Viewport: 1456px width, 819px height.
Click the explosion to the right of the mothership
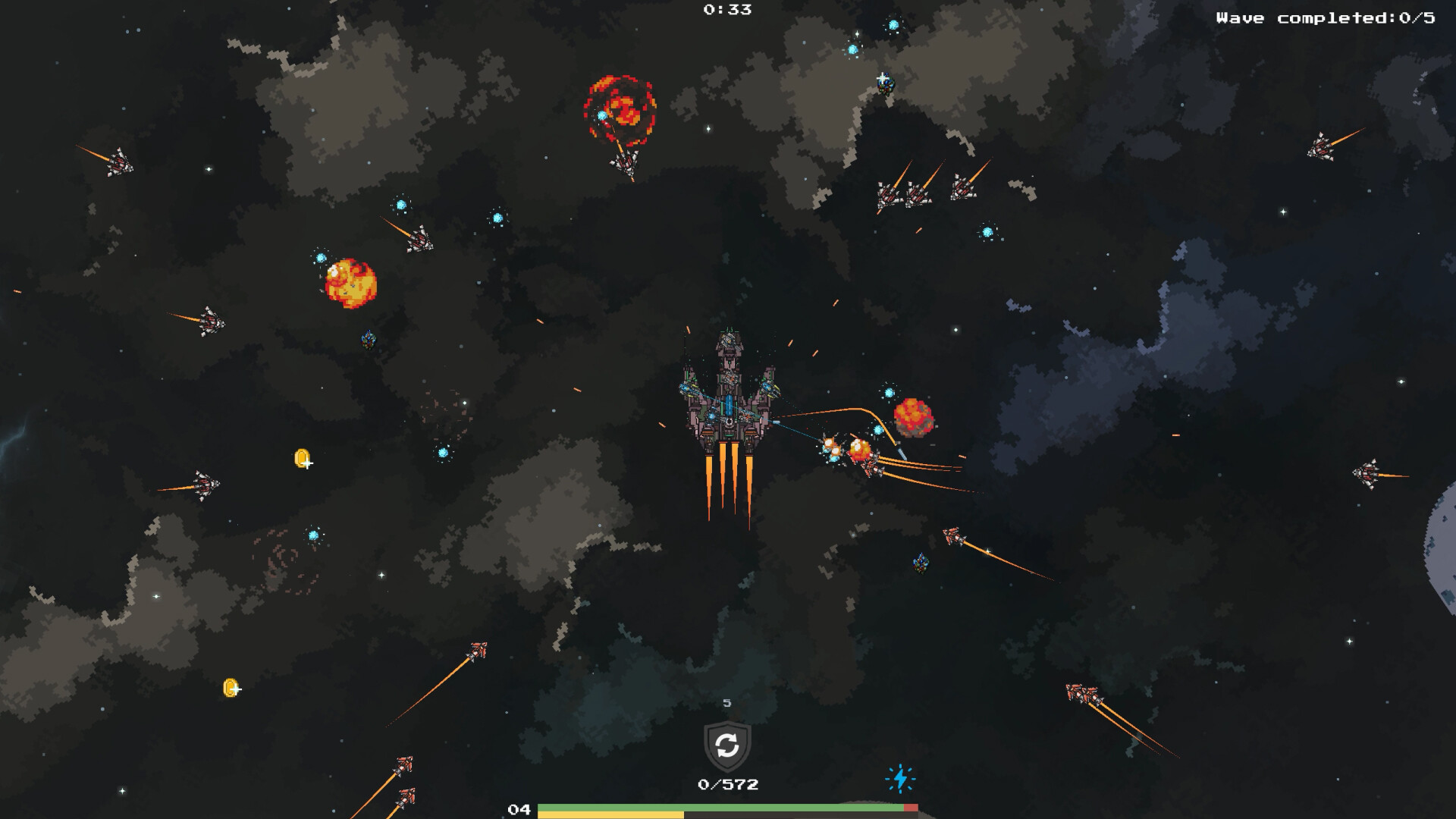point(915,419)
